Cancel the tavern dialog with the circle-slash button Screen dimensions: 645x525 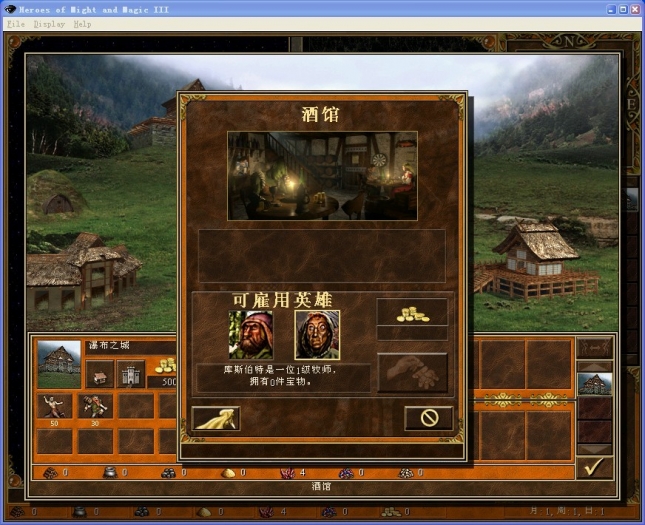[x=429, y=418]
